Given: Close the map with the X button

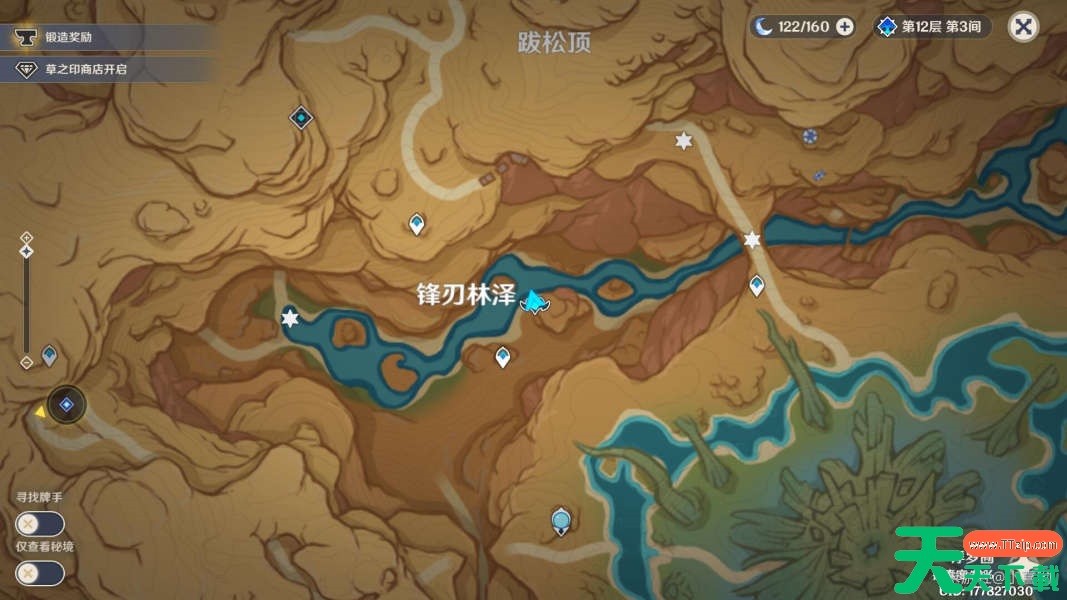Looking at the screenshot, I should click(1023, 27).
